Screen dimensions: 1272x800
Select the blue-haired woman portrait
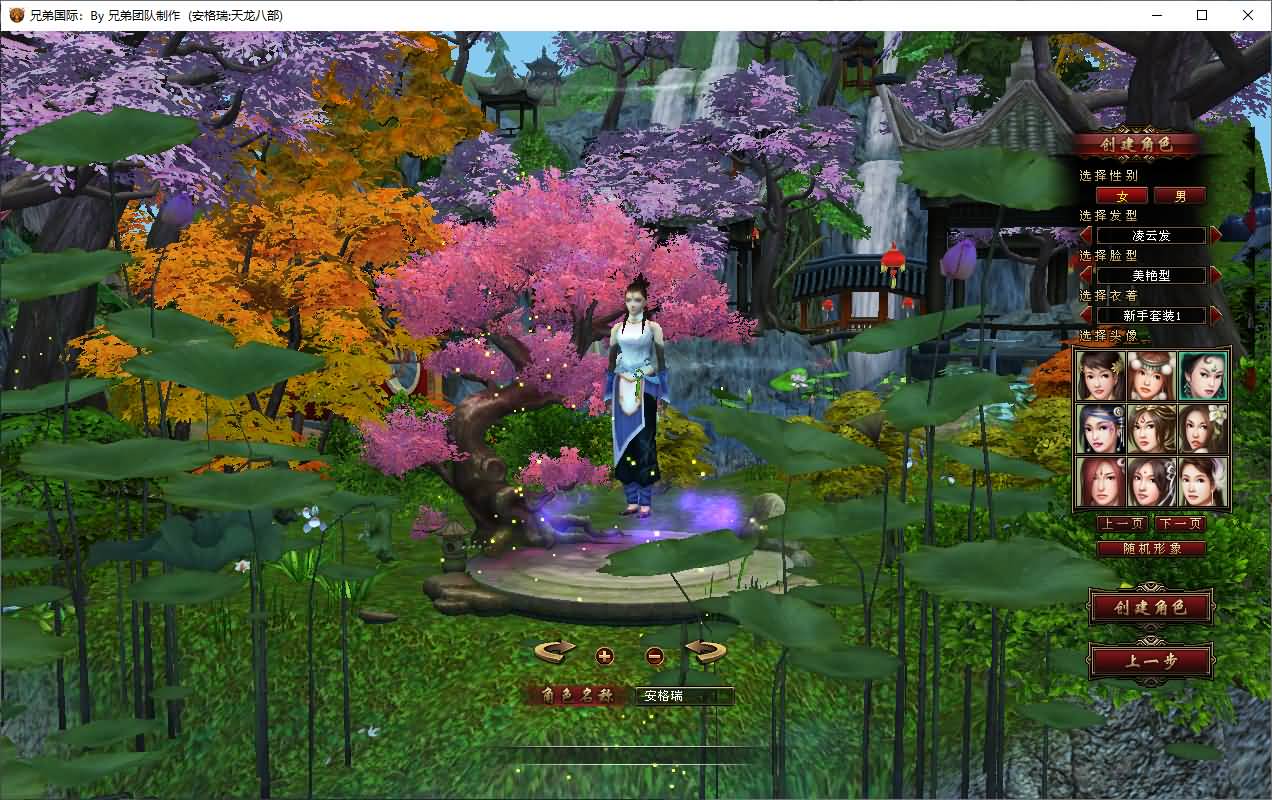point(1101,428)
